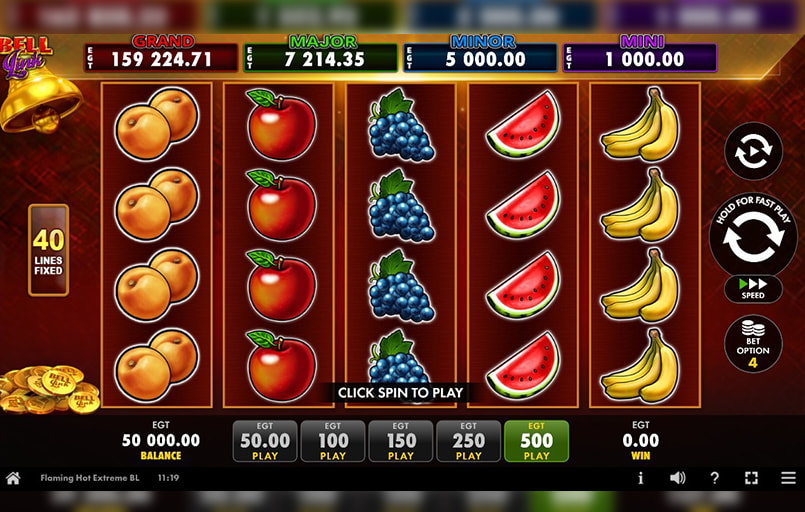Activate the autoplay button above spin
This screenshot has height=512, width=805.
pyautogui.click(x=752, y=151)
